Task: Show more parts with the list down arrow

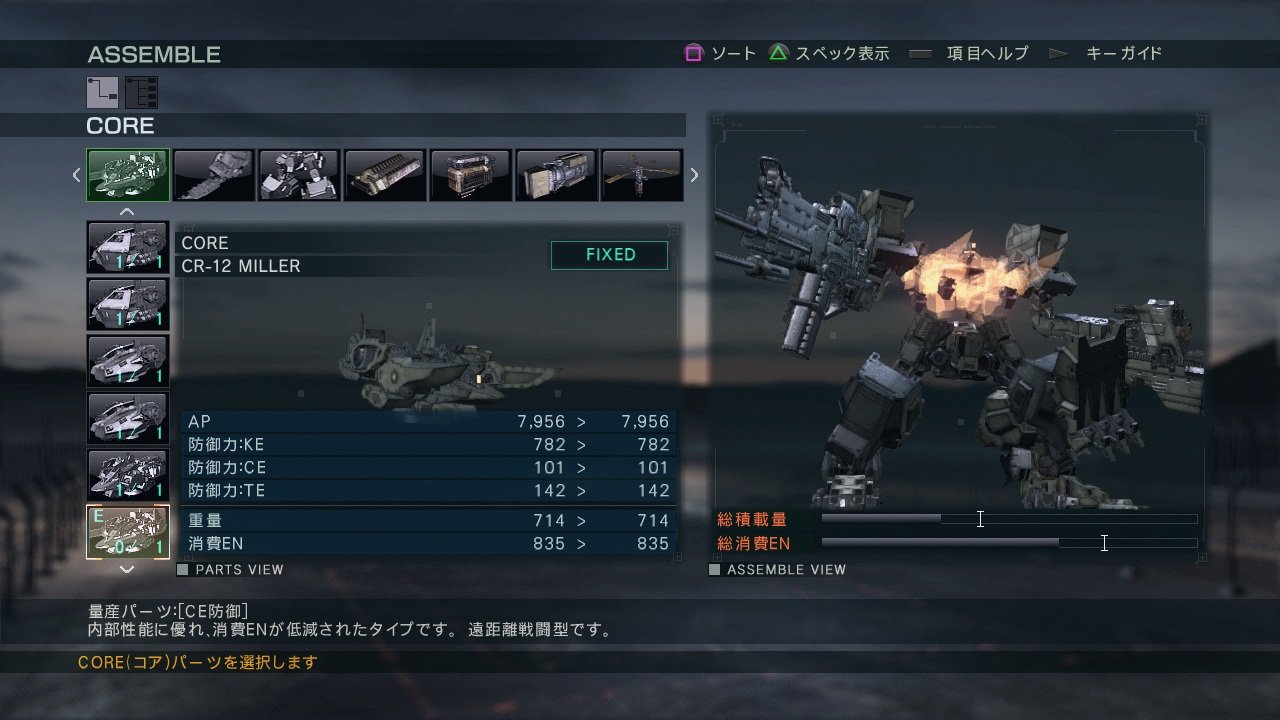Action: (x=127, y=569)
